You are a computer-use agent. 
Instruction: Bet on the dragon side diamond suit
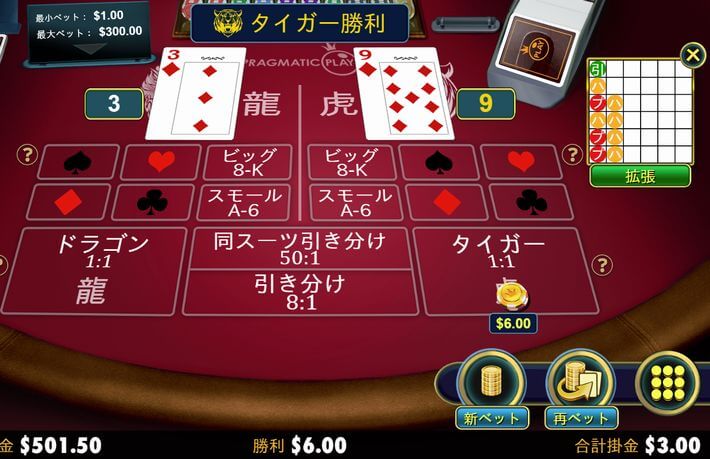(x=67, y=202)
